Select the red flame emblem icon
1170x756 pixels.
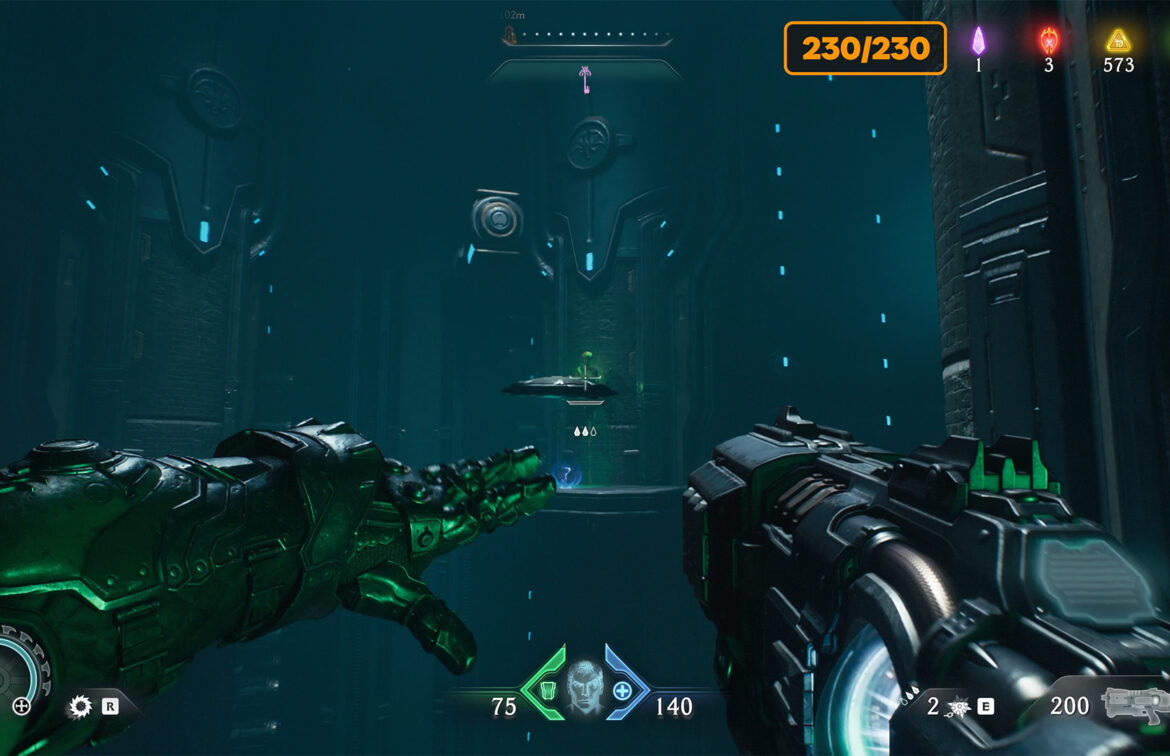coord(1048,41)
